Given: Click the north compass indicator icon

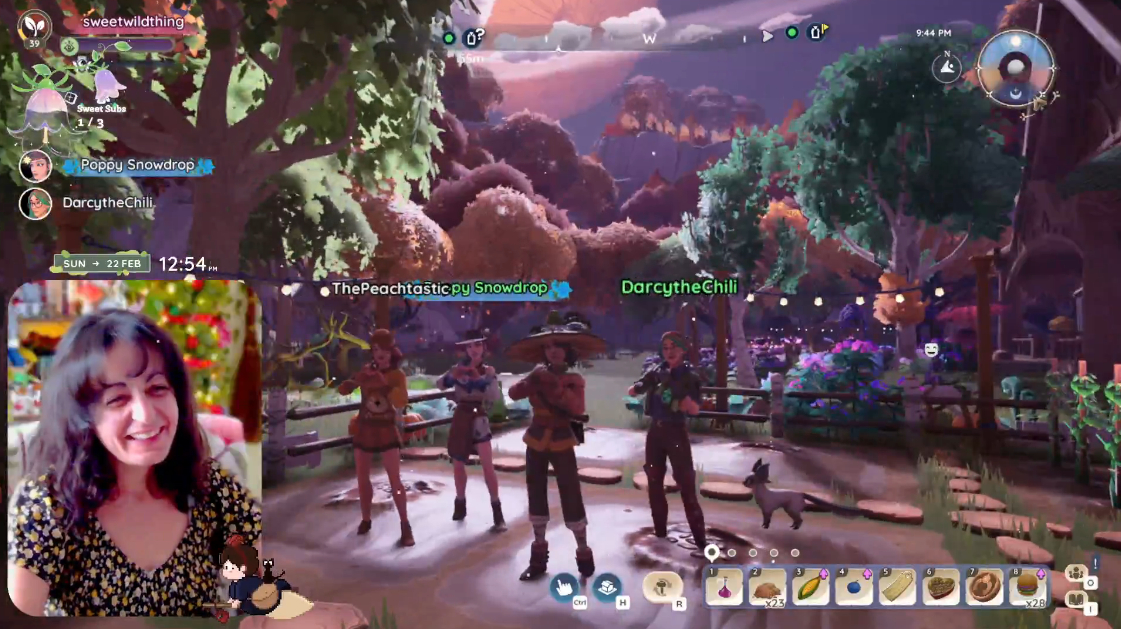Looking at the screenshot, I should coord(946,67).
